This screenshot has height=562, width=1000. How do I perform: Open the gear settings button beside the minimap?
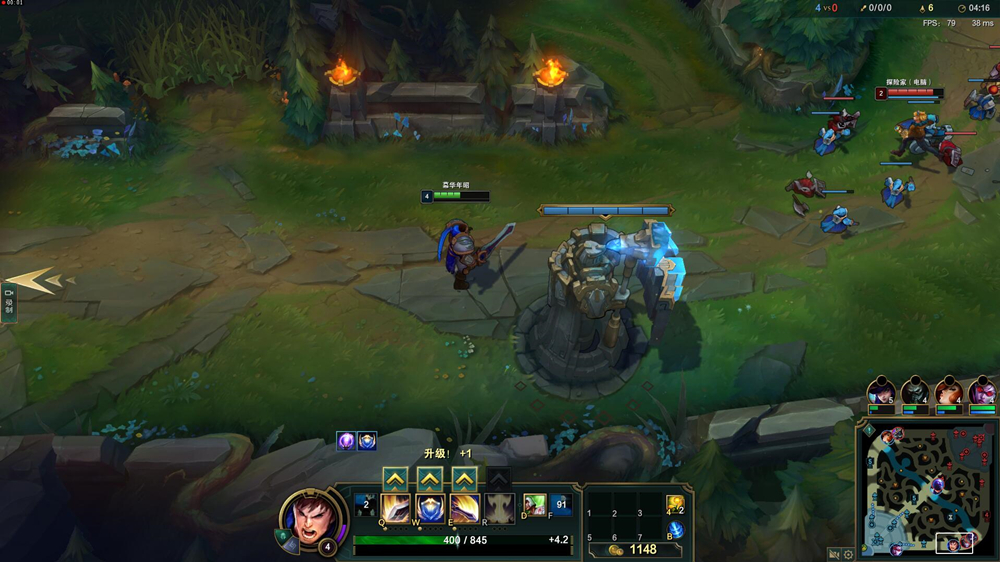[x=848, y=553]
